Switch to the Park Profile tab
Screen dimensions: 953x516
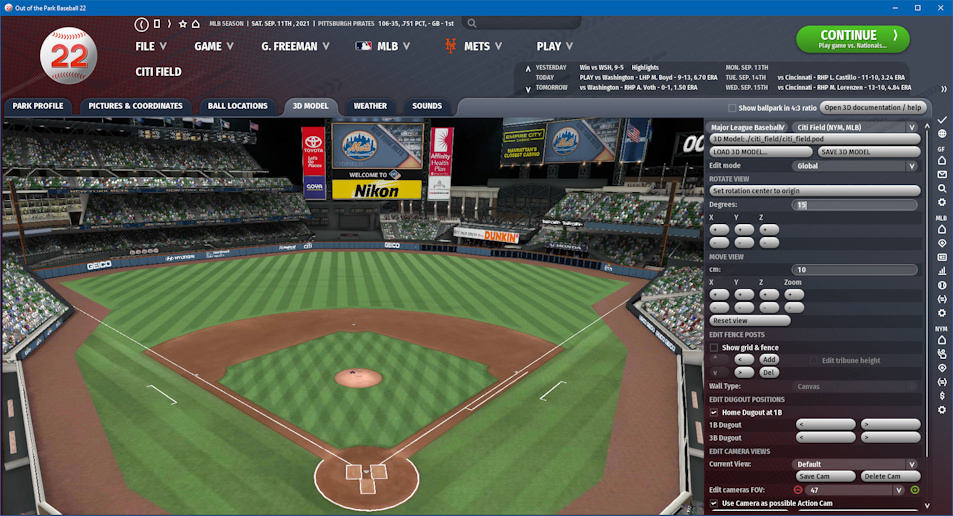[38, 106]
